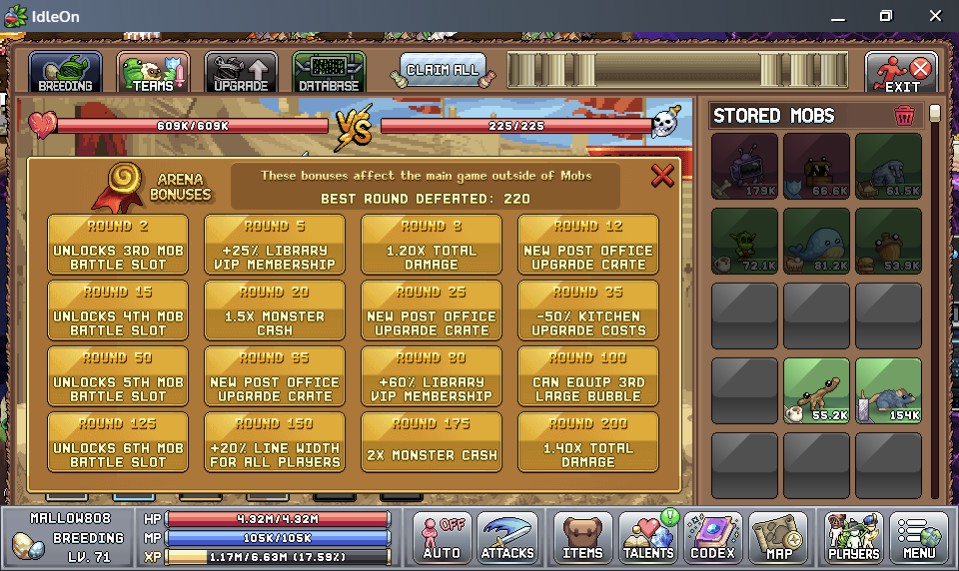Screen dimensions: 959x571
Task: Pick the stored mob with 154K power
Action: [x=888, y=391]
